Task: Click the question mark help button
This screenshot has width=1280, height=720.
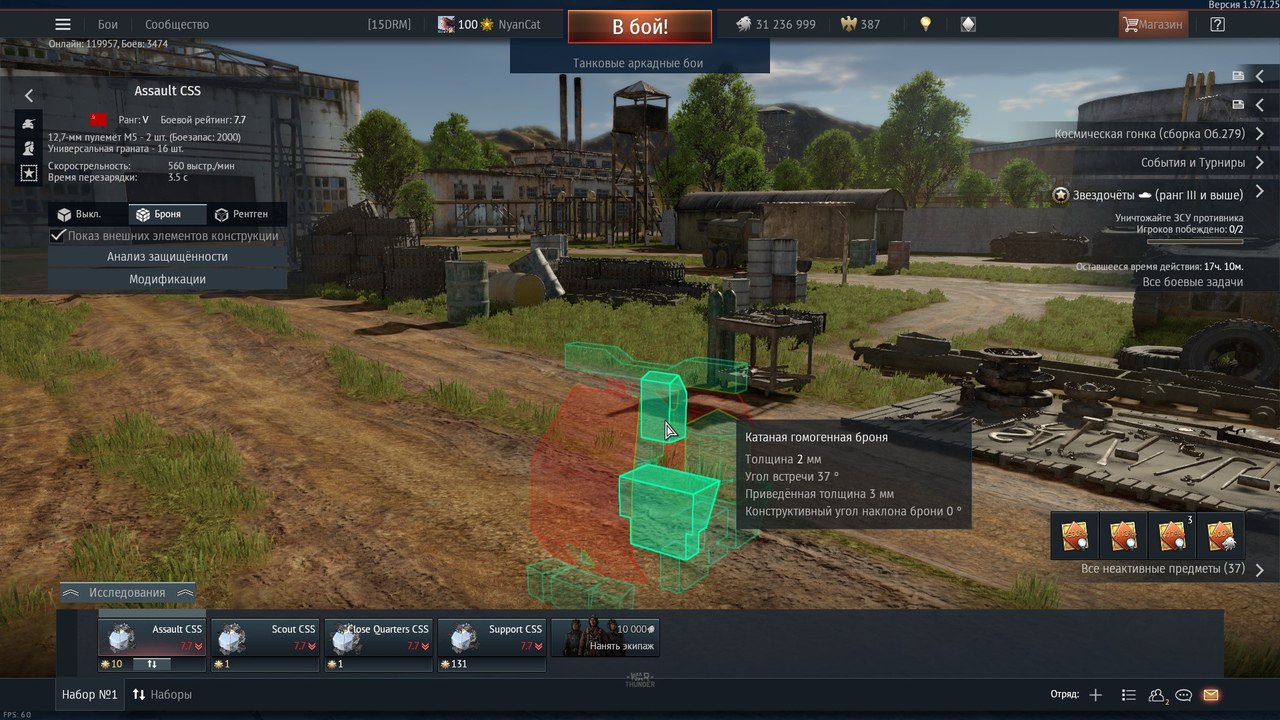Action: (x=1217, y=24)
